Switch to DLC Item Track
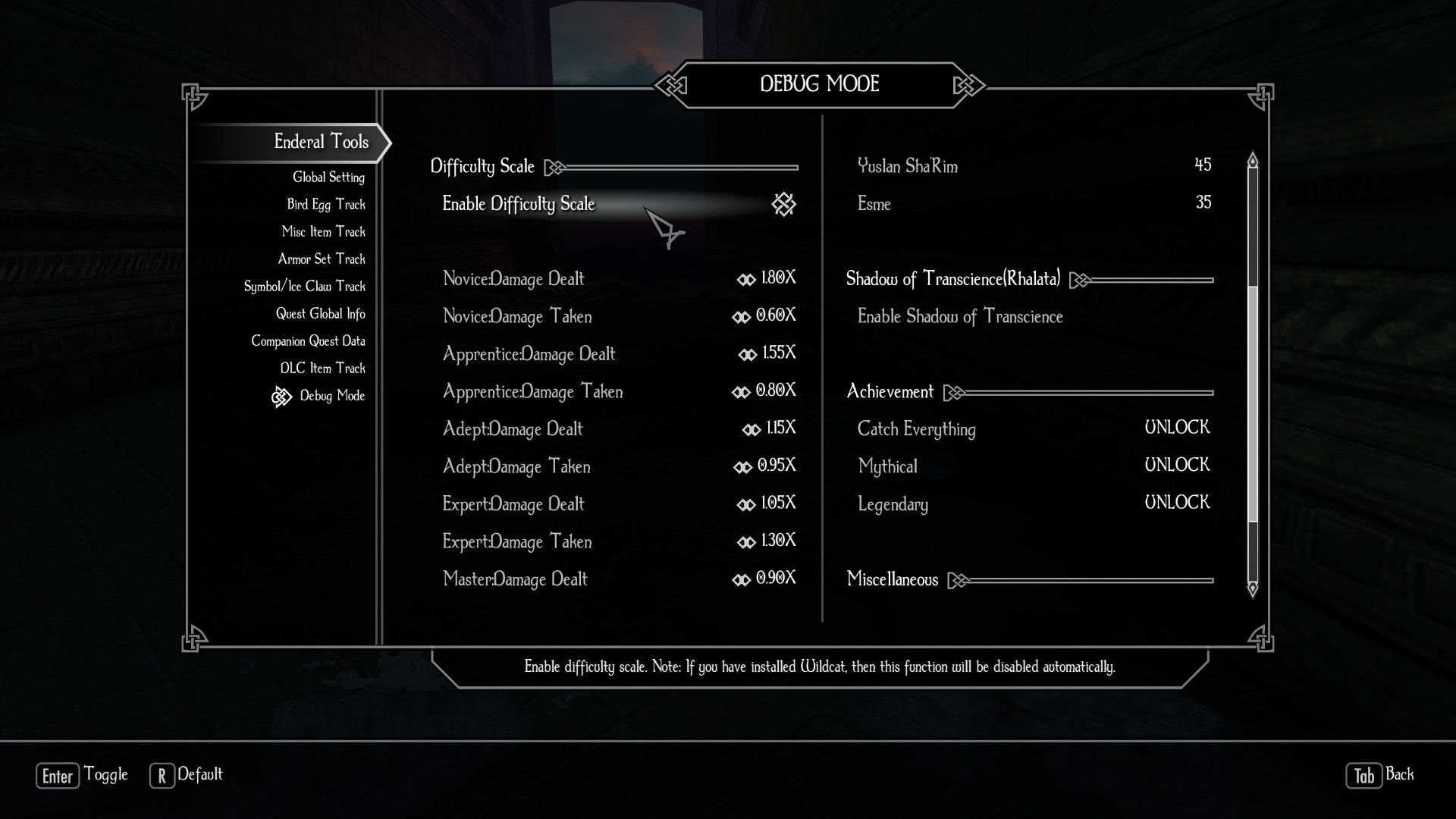Viewport: 1456px width, 819px height. click(322, 369)
